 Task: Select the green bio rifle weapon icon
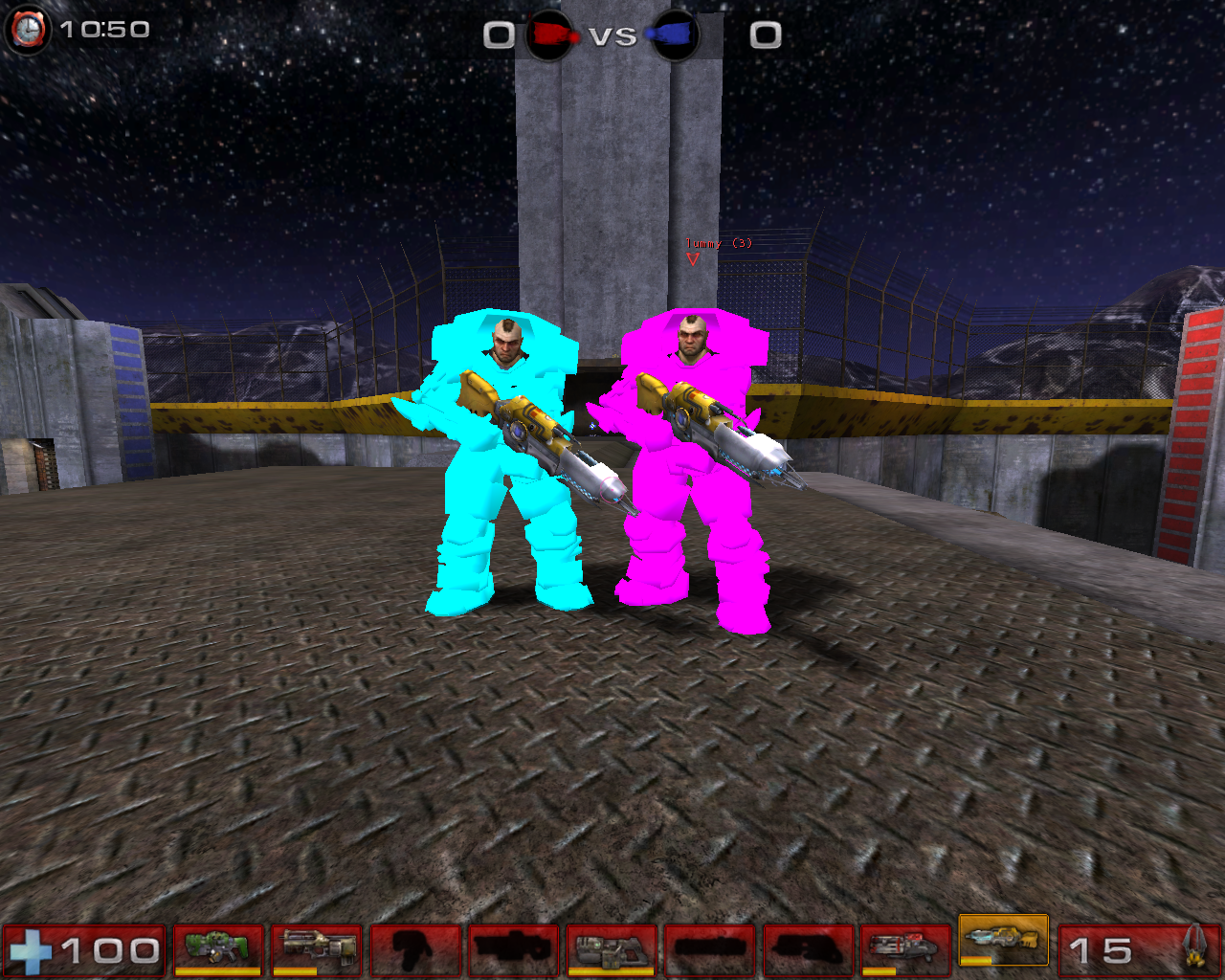coord(219,942)
